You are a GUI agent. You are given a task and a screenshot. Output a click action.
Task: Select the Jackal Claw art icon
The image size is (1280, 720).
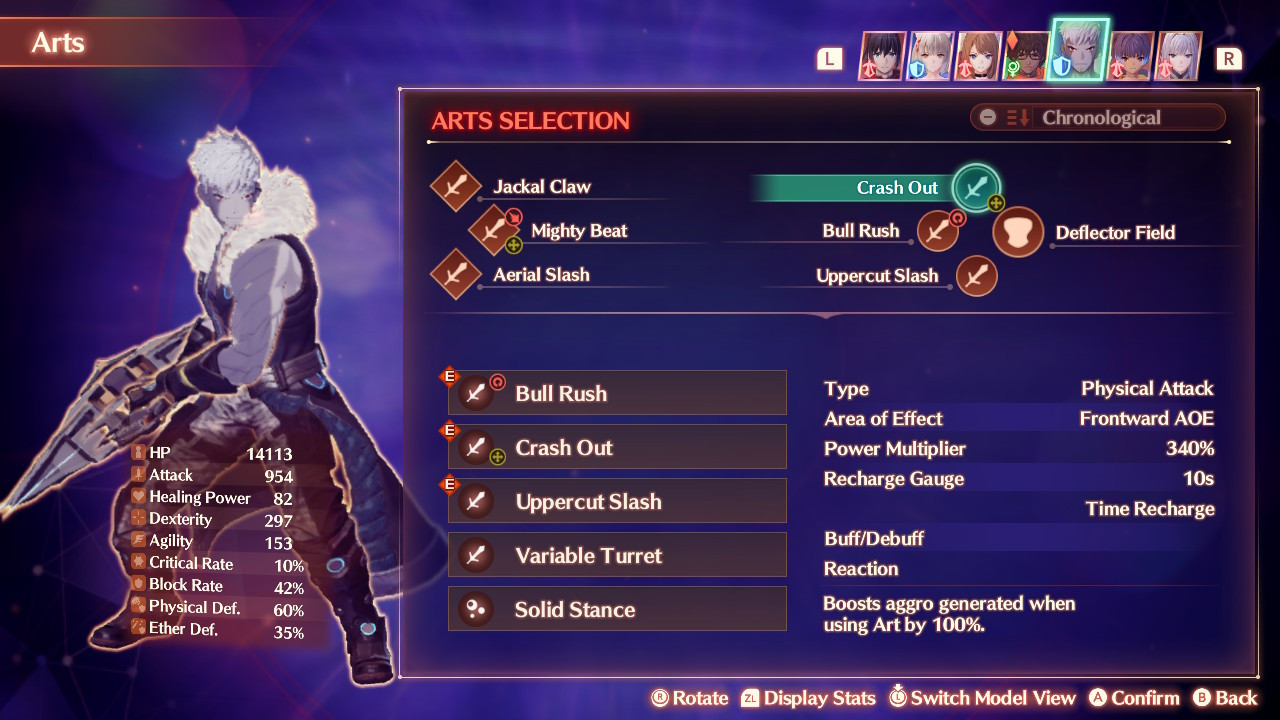click(456, 186)
